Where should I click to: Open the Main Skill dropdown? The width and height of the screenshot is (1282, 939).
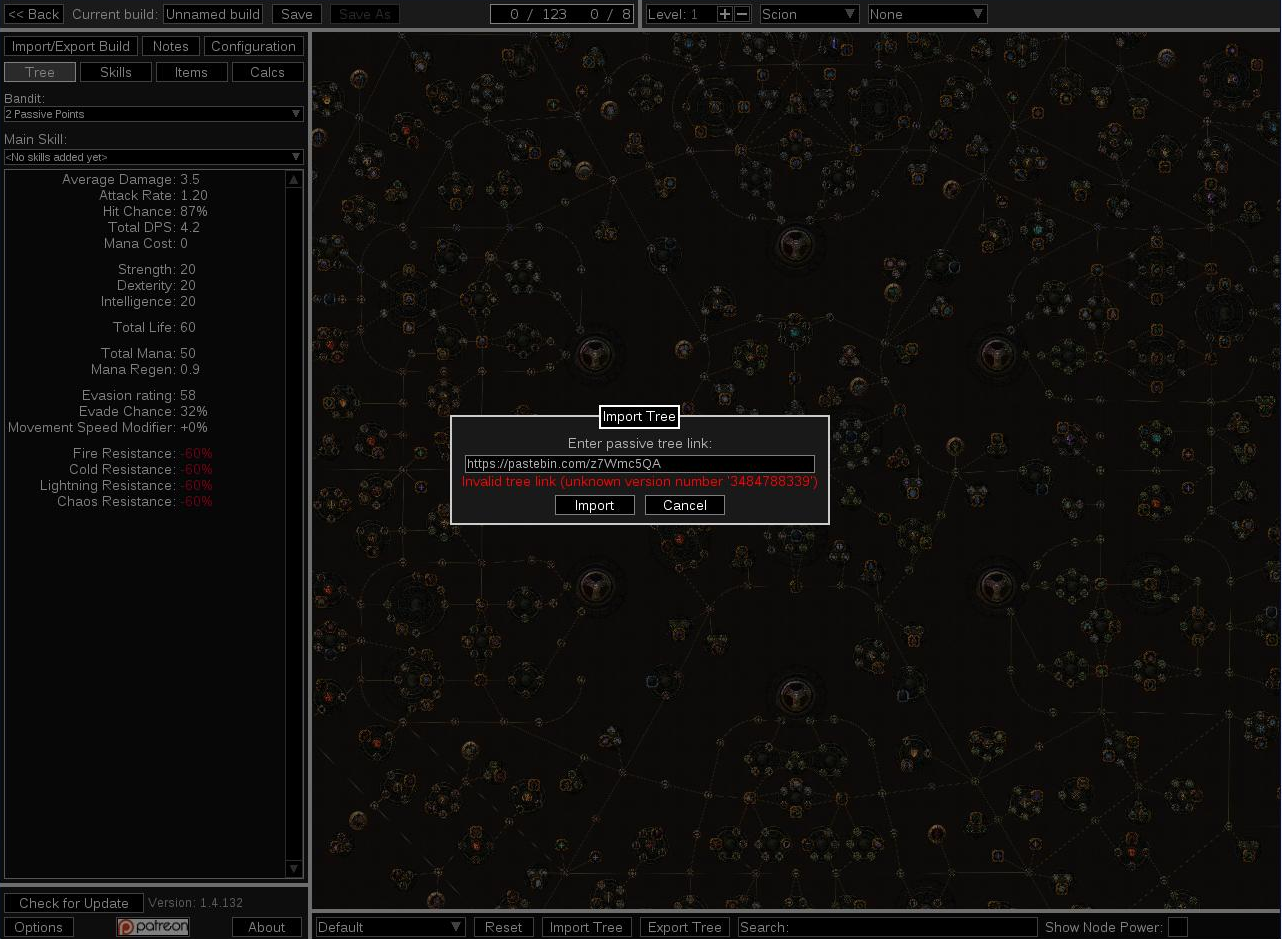click(153, 157)
